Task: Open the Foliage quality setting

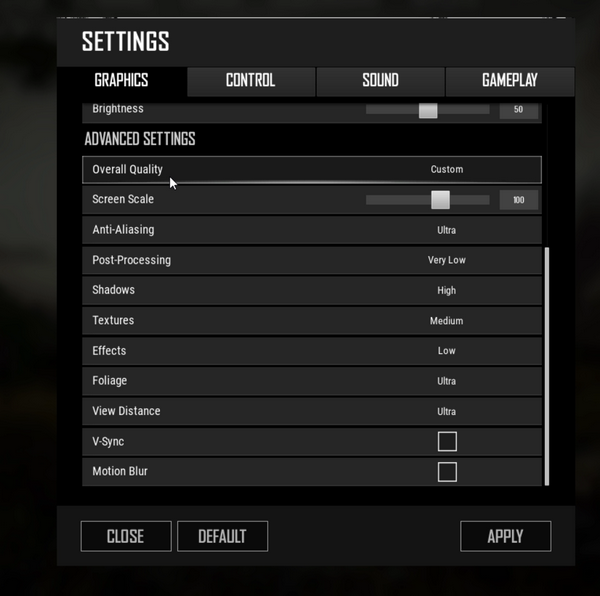Action: coord(446,381)
